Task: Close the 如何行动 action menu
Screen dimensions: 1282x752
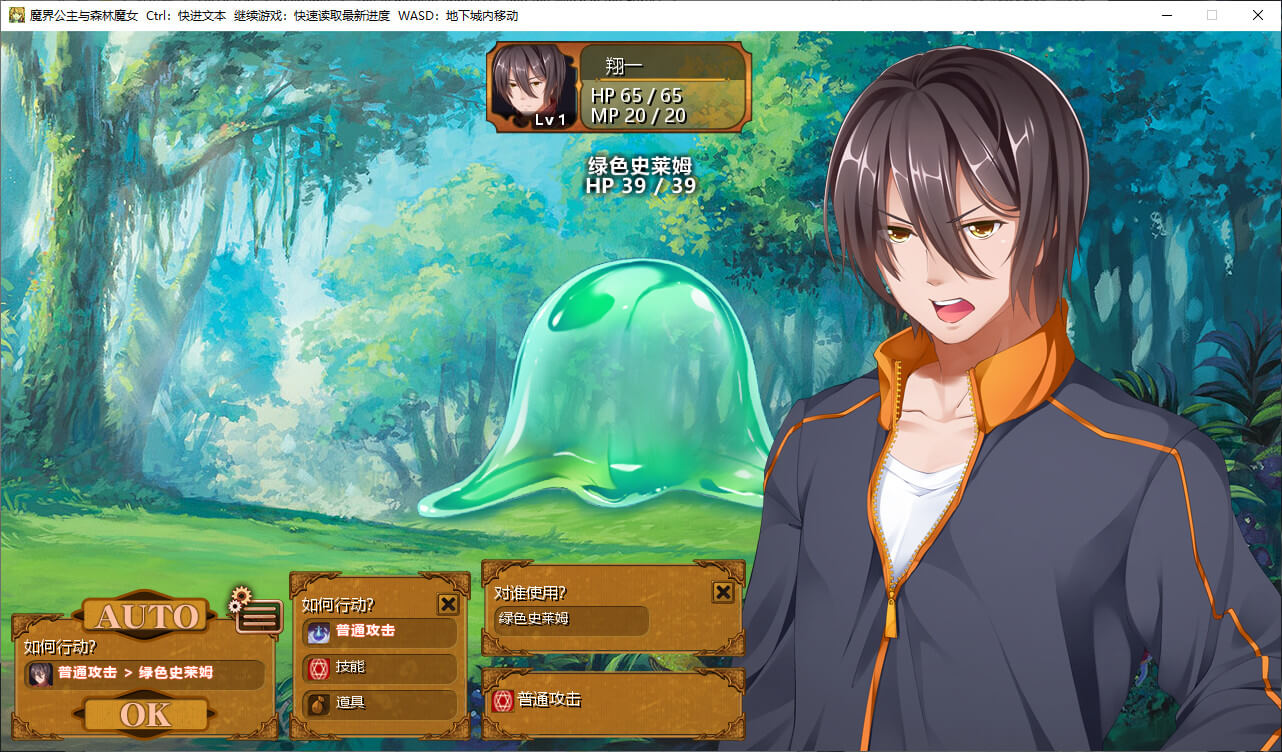Action: point(448,604)
